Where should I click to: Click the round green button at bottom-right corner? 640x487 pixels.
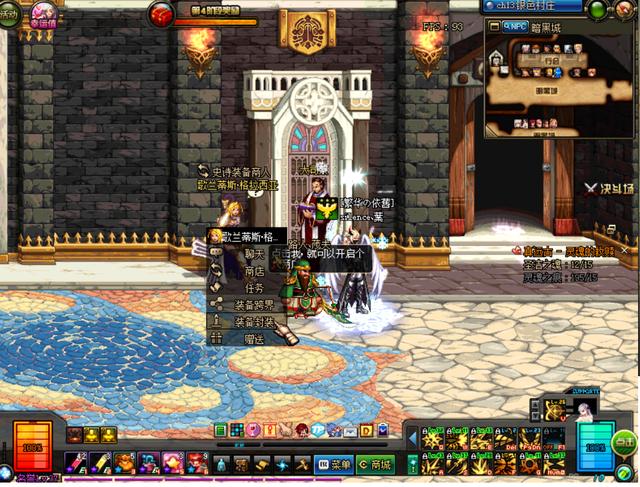625,441
